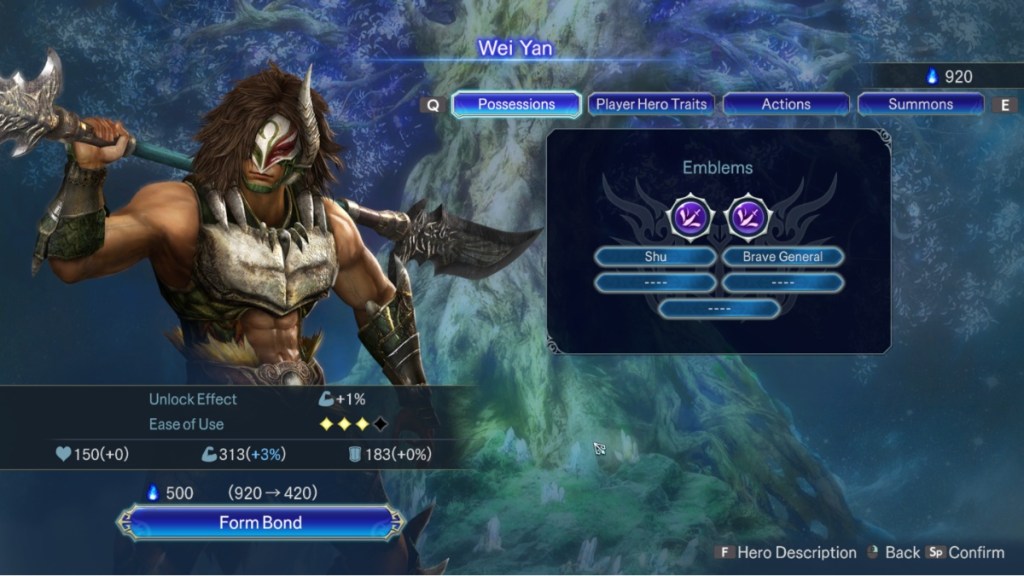1024x576 pixels.
Task: Open the Player Hero Traits tab
Action: (651, 104)
